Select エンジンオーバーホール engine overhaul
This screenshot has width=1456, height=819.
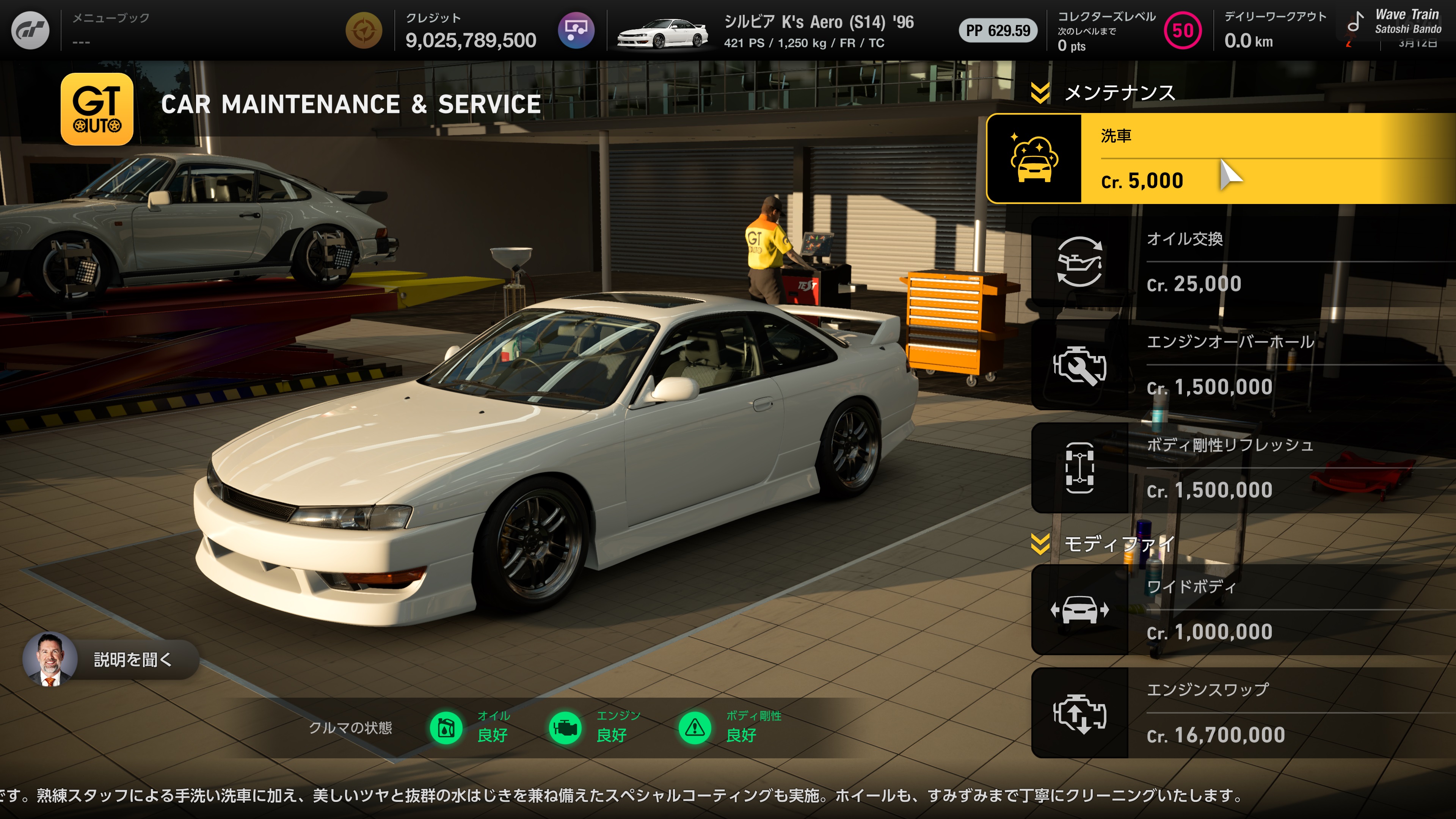(1244, 365)
